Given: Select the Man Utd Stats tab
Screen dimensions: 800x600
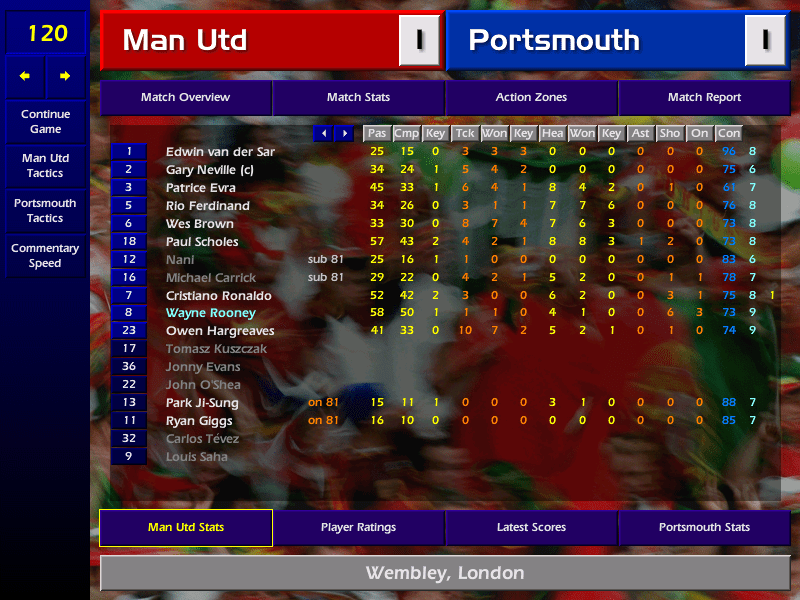Looking at the screenshot, I should pyautogui.click(x=185, y=527).
